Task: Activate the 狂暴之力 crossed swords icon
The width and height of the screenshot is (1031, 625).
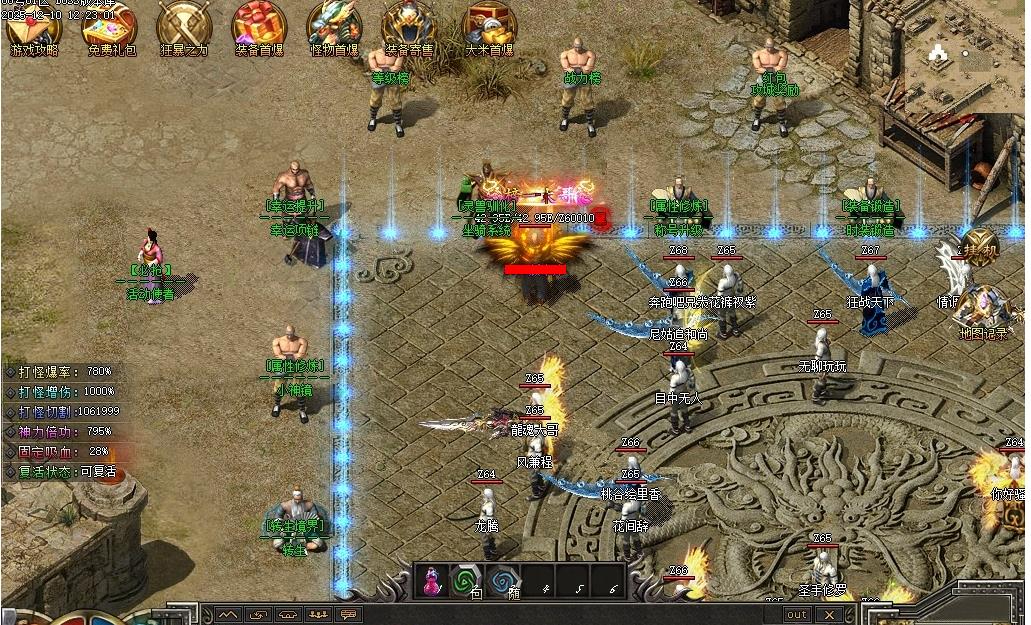Action: point(182,27)
